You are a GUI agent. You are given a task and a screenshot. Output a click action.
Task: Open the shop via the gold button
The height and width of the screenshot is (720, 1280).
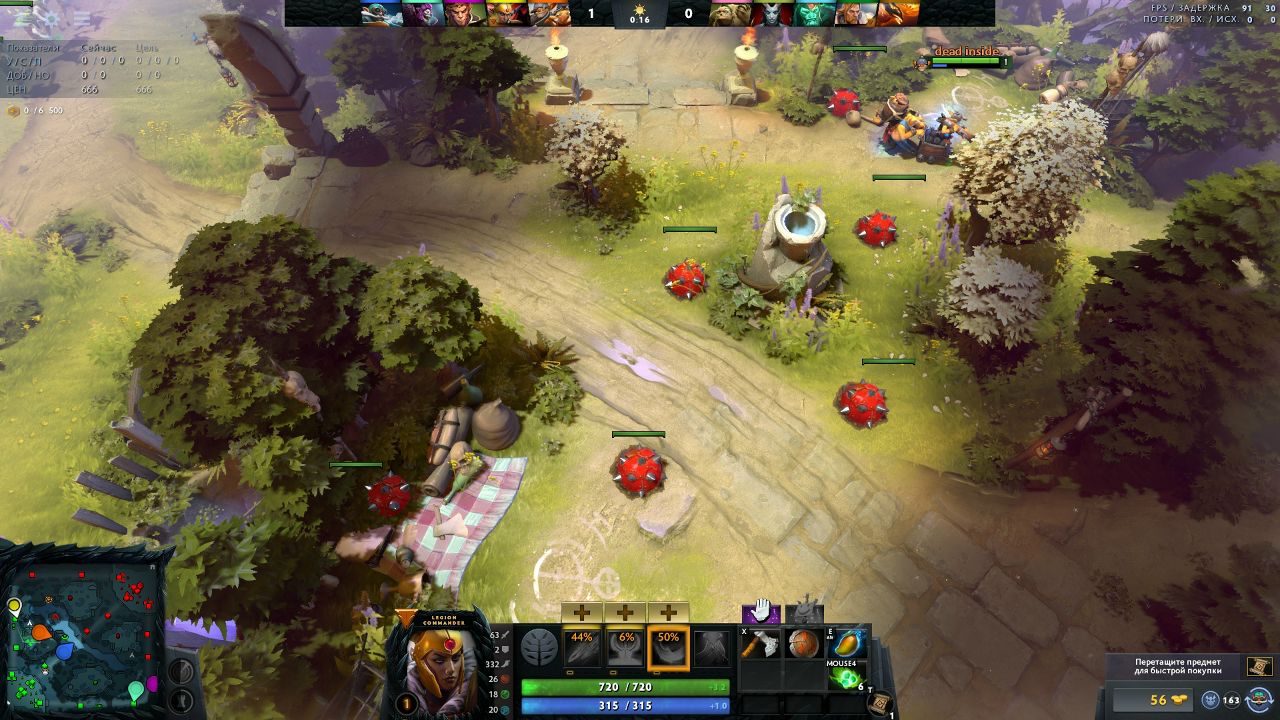[1155, 700]
